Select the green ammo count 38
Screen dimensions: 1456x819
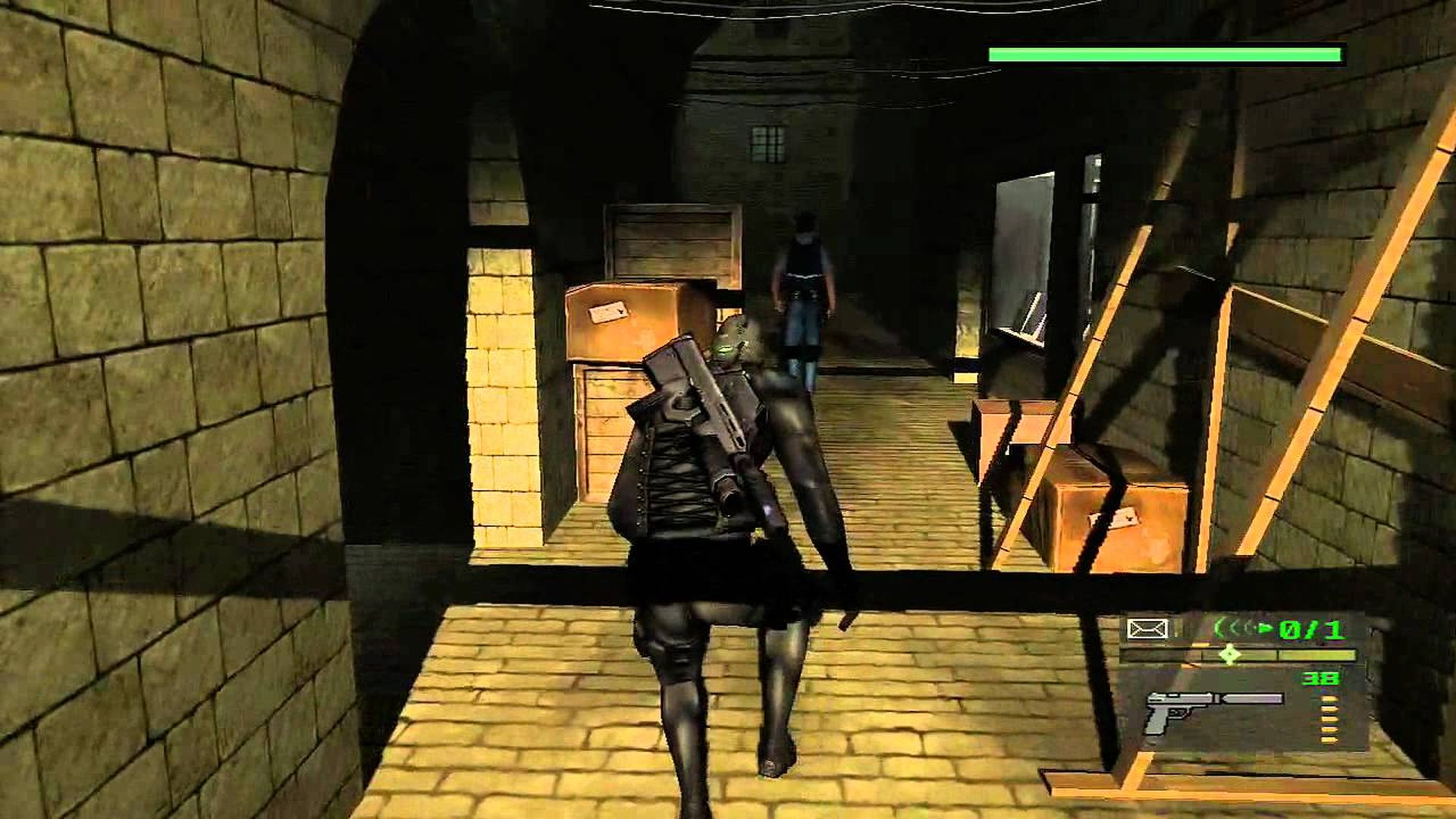point(1320,679)
